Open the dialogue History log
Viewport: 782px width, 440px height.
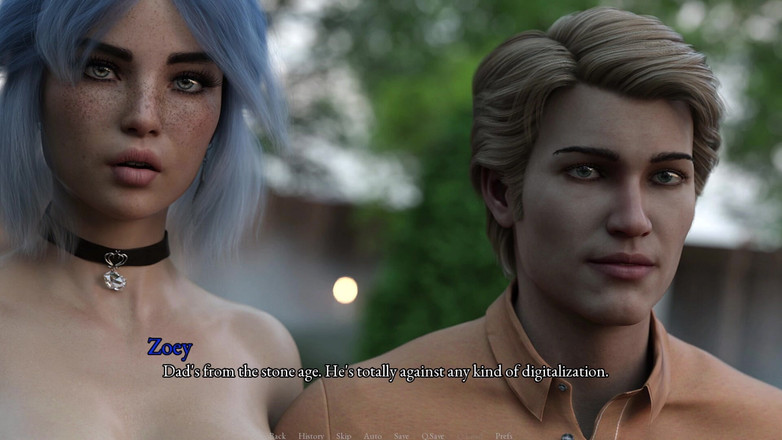(x=310, y=436)
